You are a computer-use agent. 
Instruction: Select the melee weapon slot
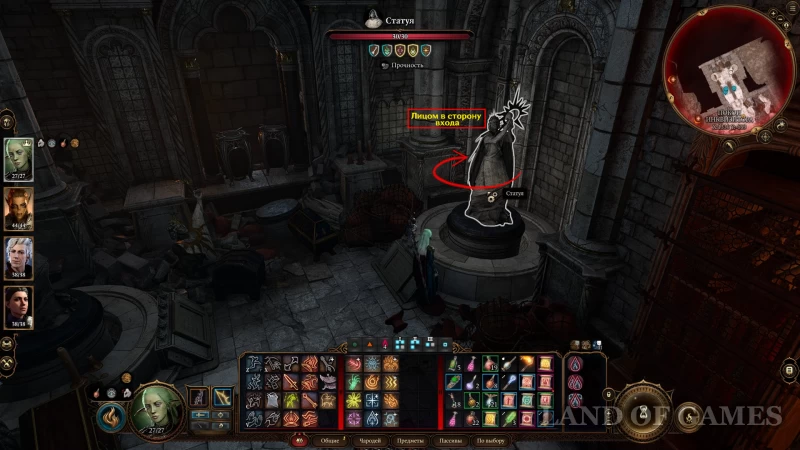click(x=199, y=398)
